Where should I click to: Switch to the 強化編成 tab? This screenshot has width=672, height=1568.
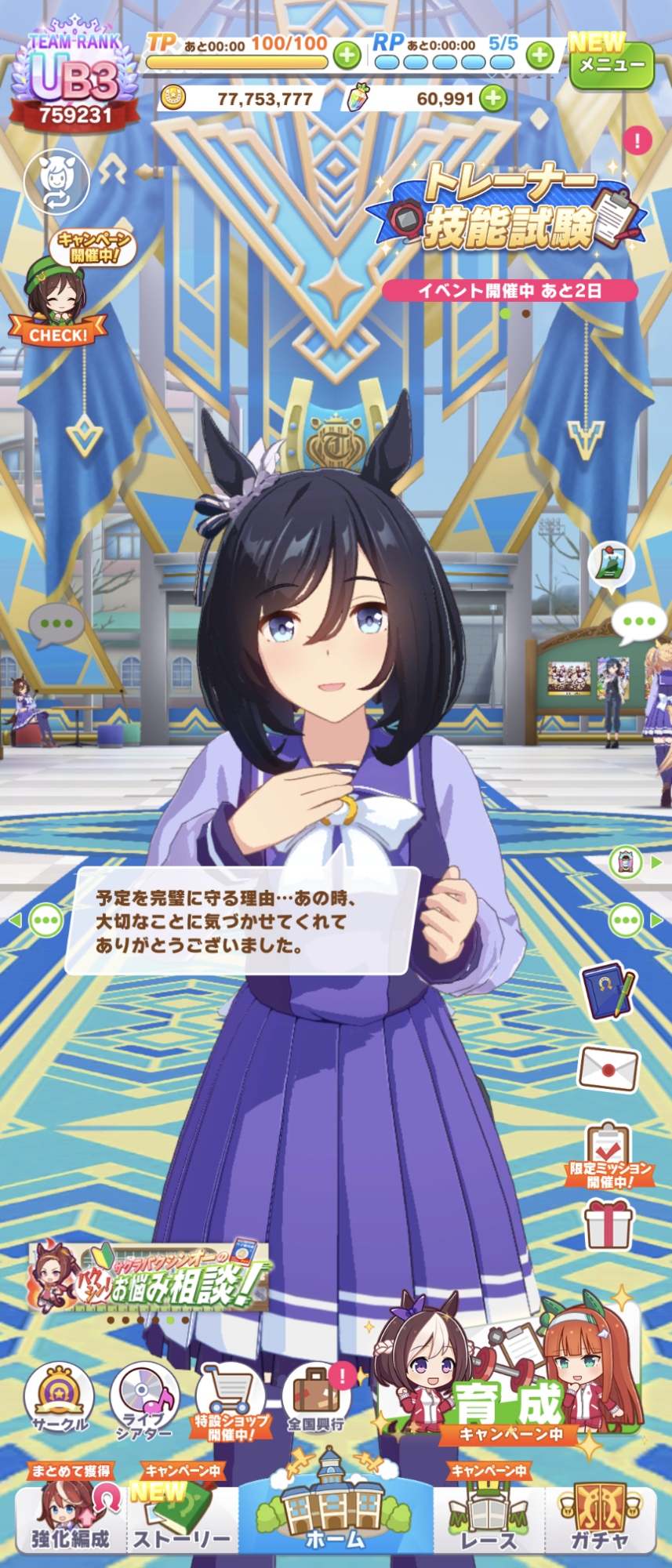coord(71,1521)
